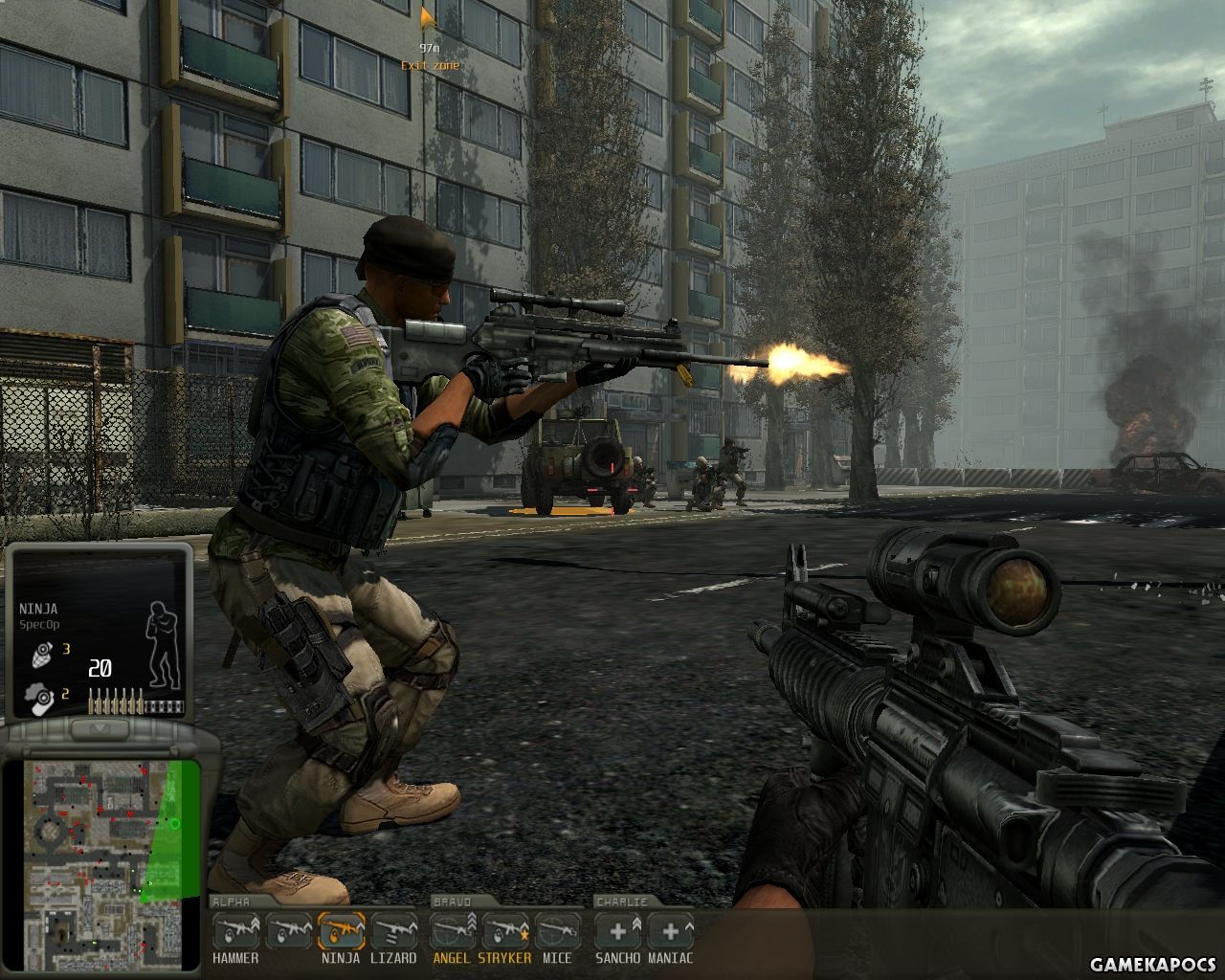Select the highlighted Ninja soldier slot
The image size is (1225, 980).
[341, 931]
